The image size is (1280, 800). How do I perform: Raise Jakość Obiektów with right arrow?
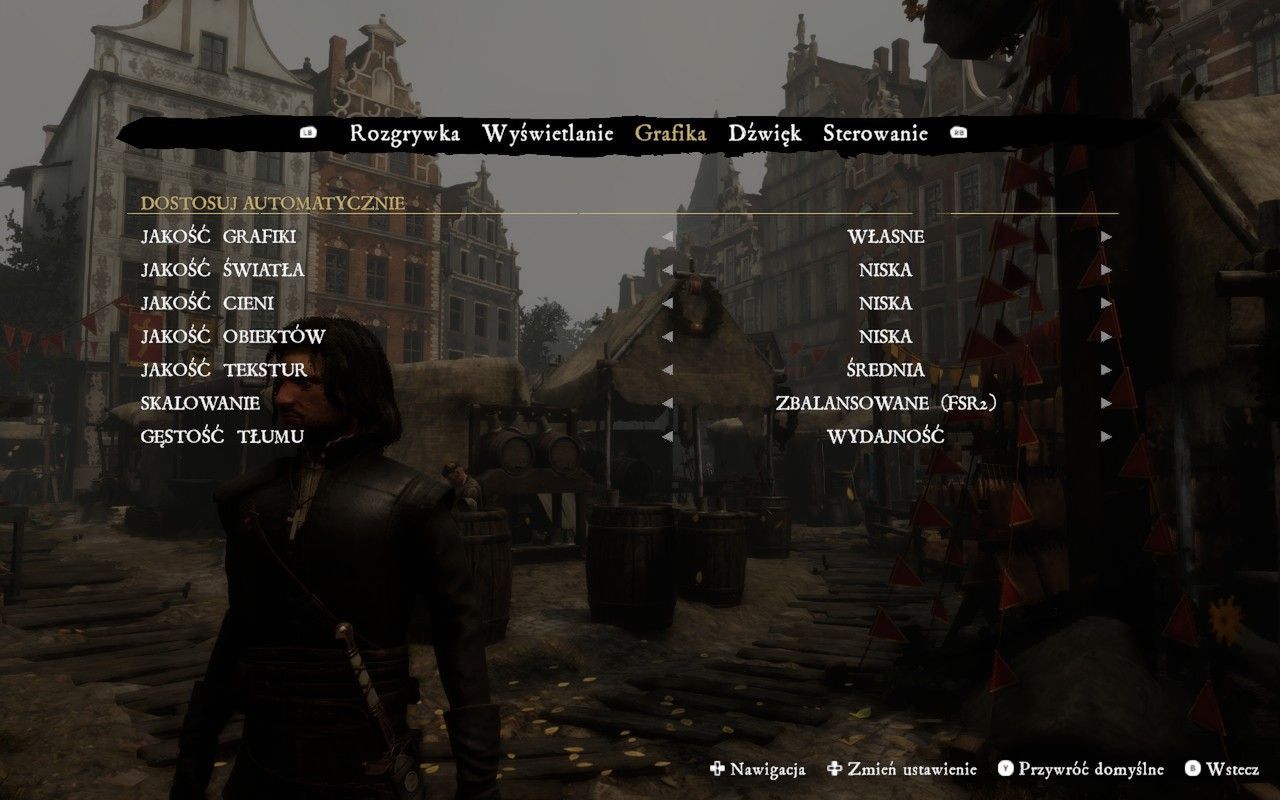coord(1106,336)
